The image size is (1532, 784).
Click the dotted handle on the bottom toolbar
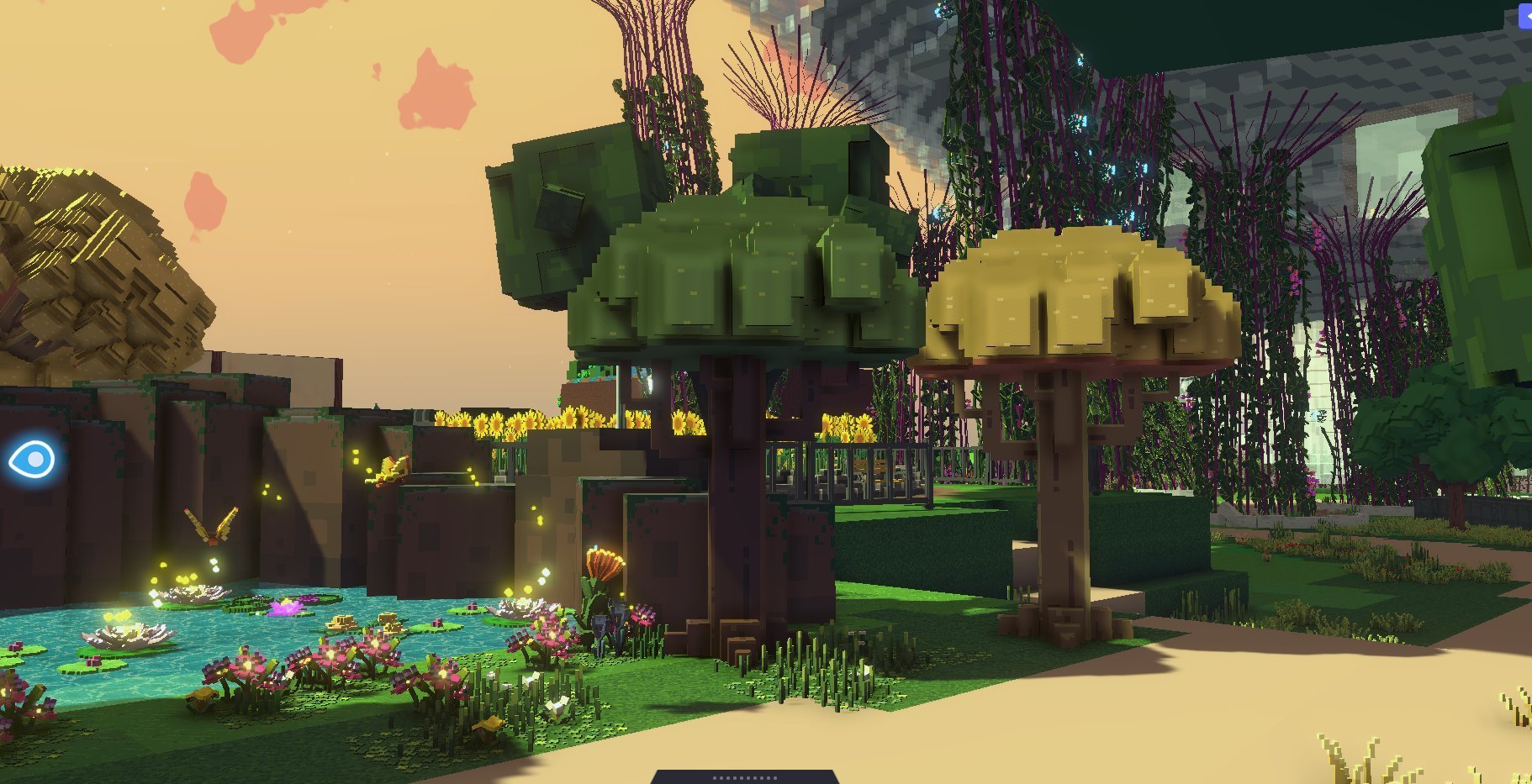click(744, 777)
